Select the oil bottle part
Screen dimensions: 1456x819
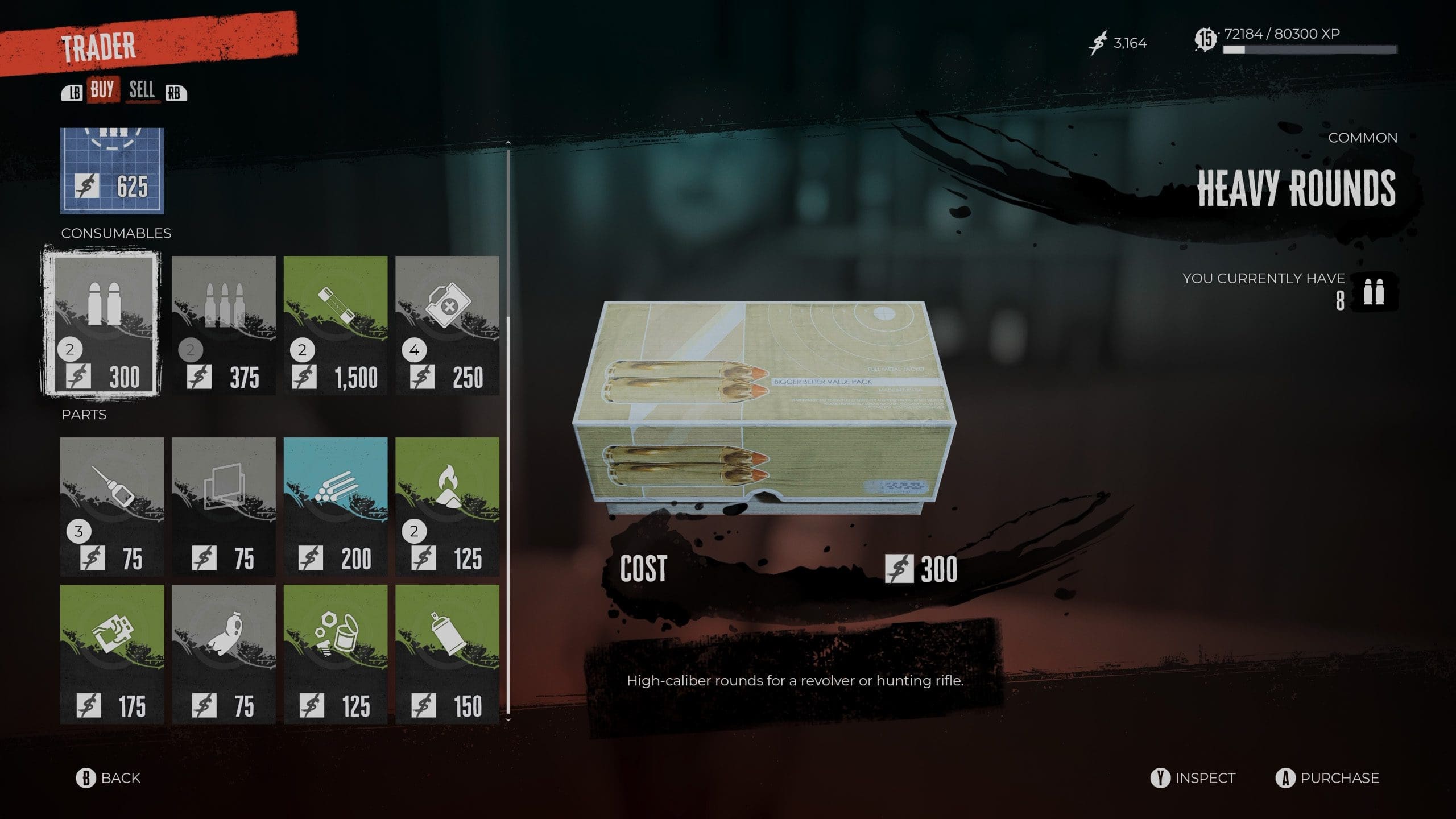tap(112, 506)
